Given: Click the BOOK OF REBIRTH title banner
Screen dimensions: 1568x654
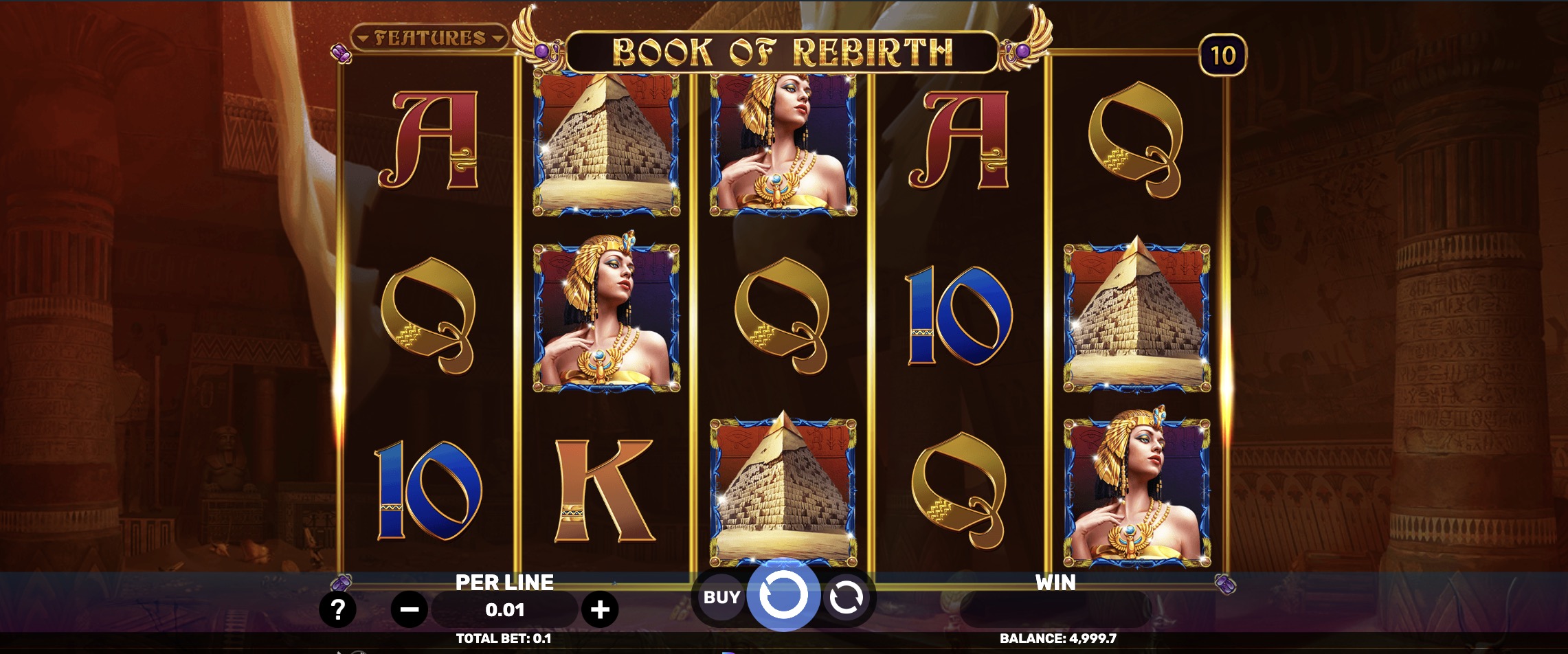Looking at the screenshot, I should point(783,49).
